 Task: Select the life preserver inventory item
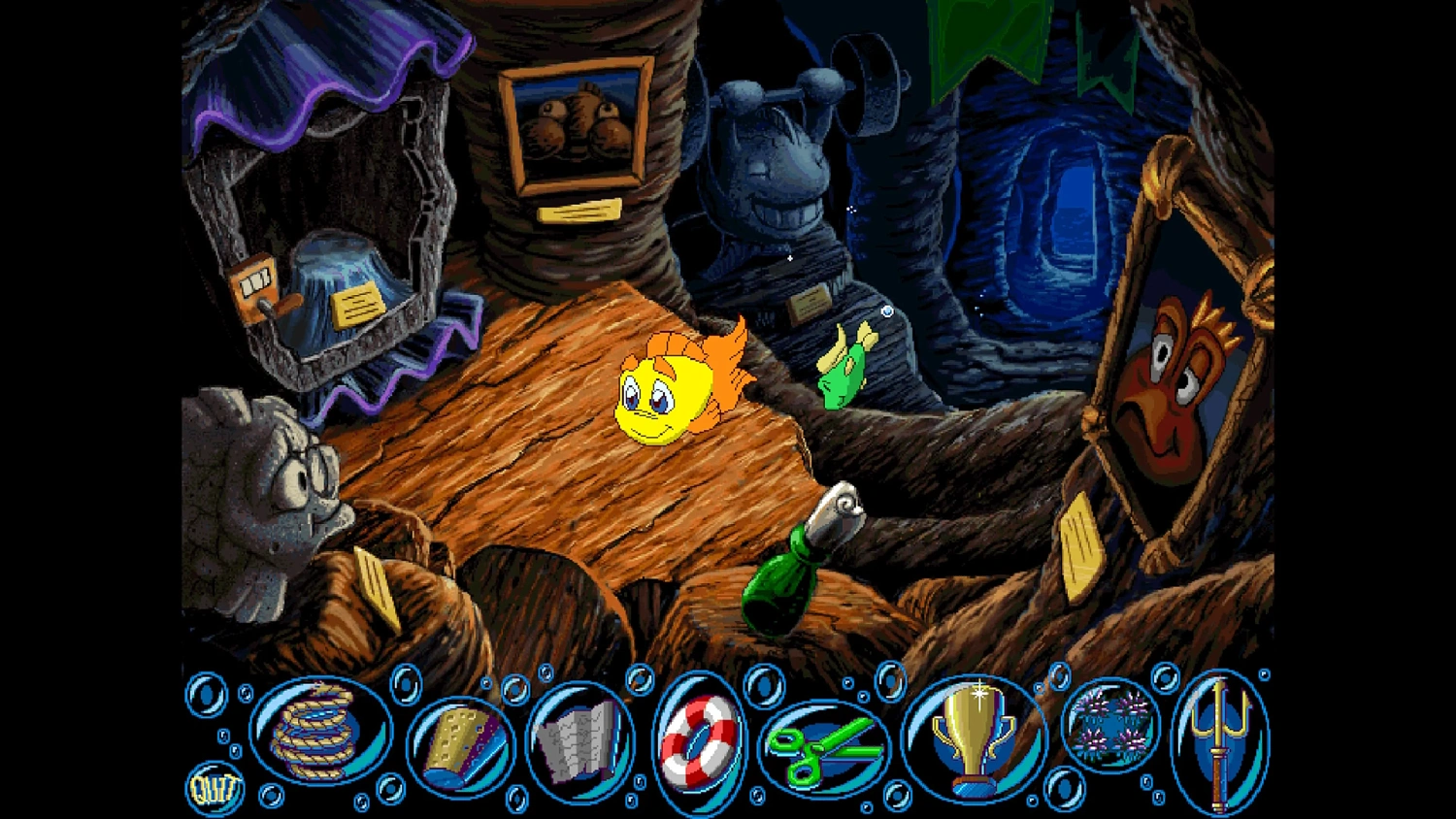click(x=701, y=742)
